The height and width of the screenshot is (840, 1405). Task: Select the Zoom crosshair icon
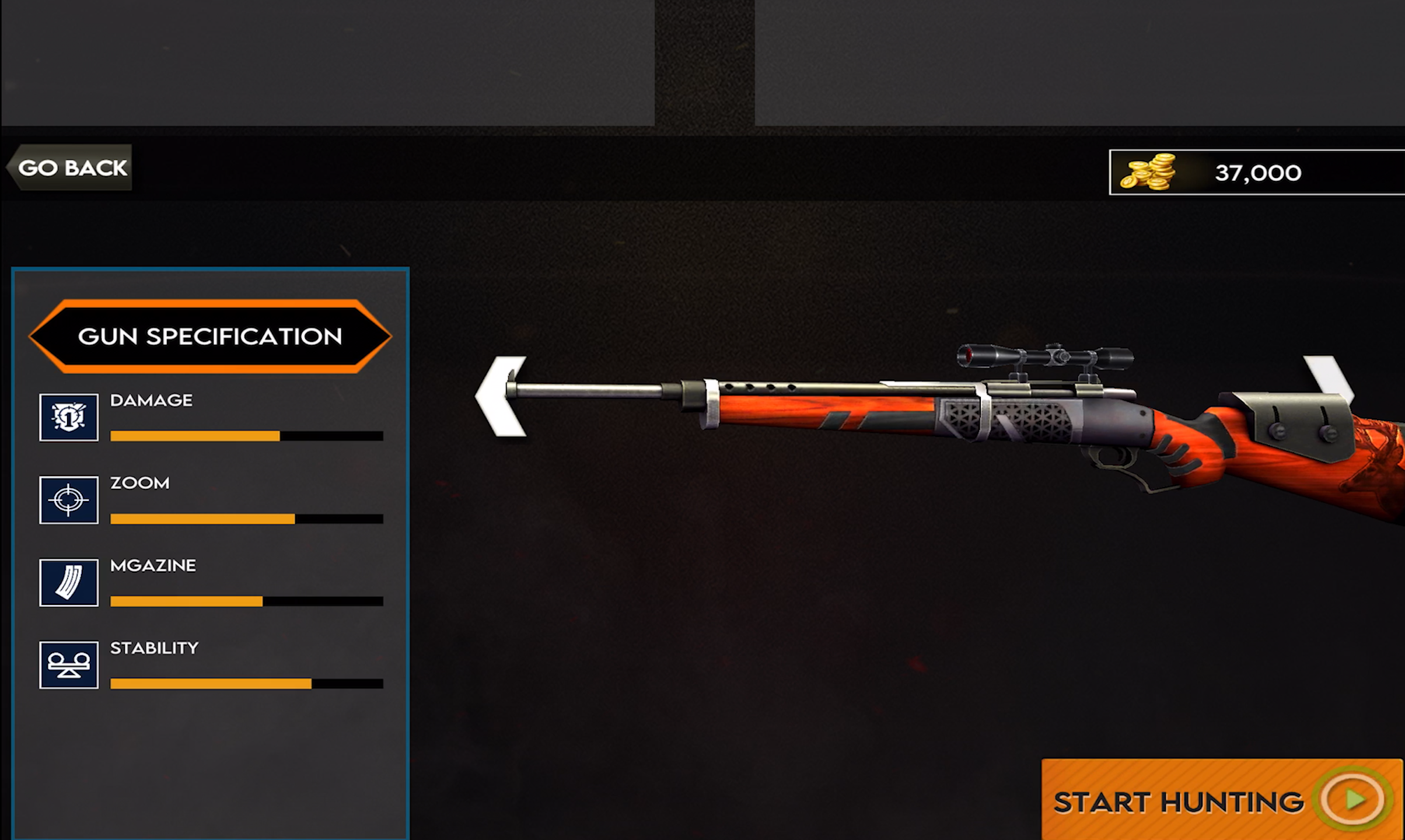click(x=69, y=500)
